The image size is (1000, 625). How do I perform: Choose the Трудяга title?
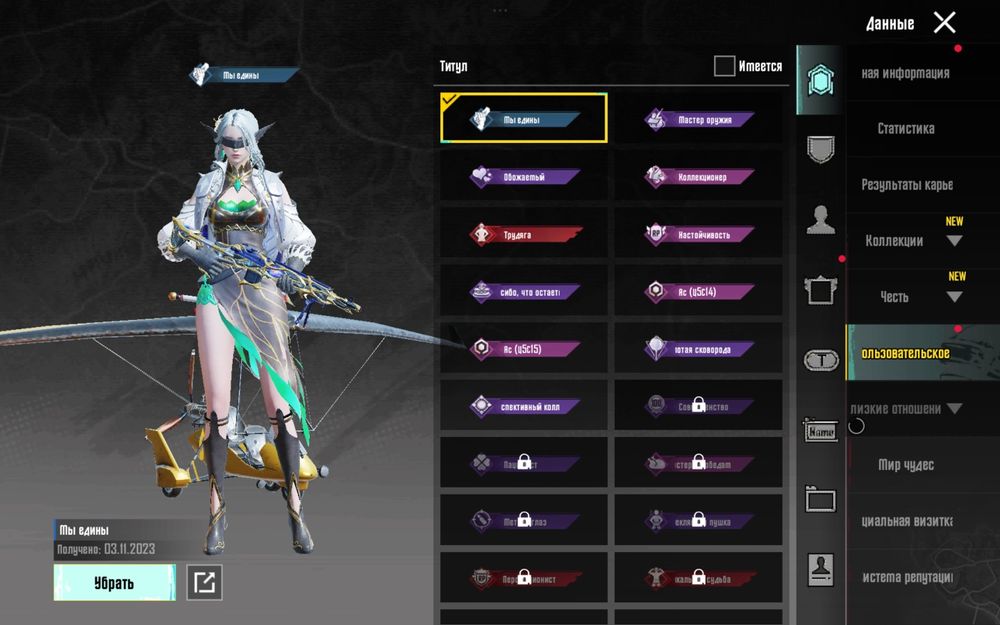524,235
